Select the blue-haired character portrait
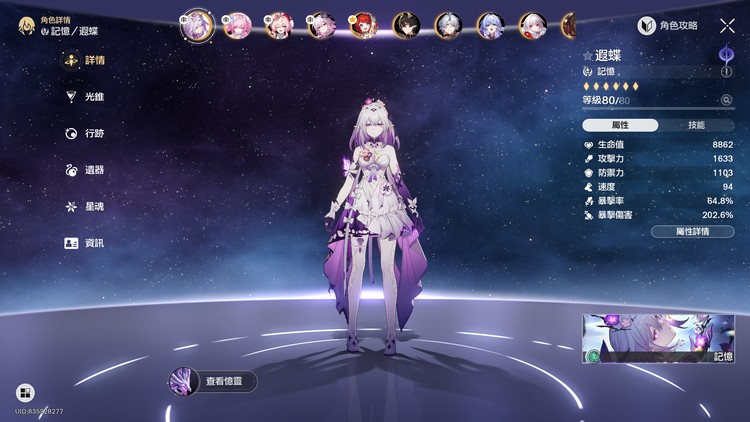The image size is (750, 422). (489, 24)
